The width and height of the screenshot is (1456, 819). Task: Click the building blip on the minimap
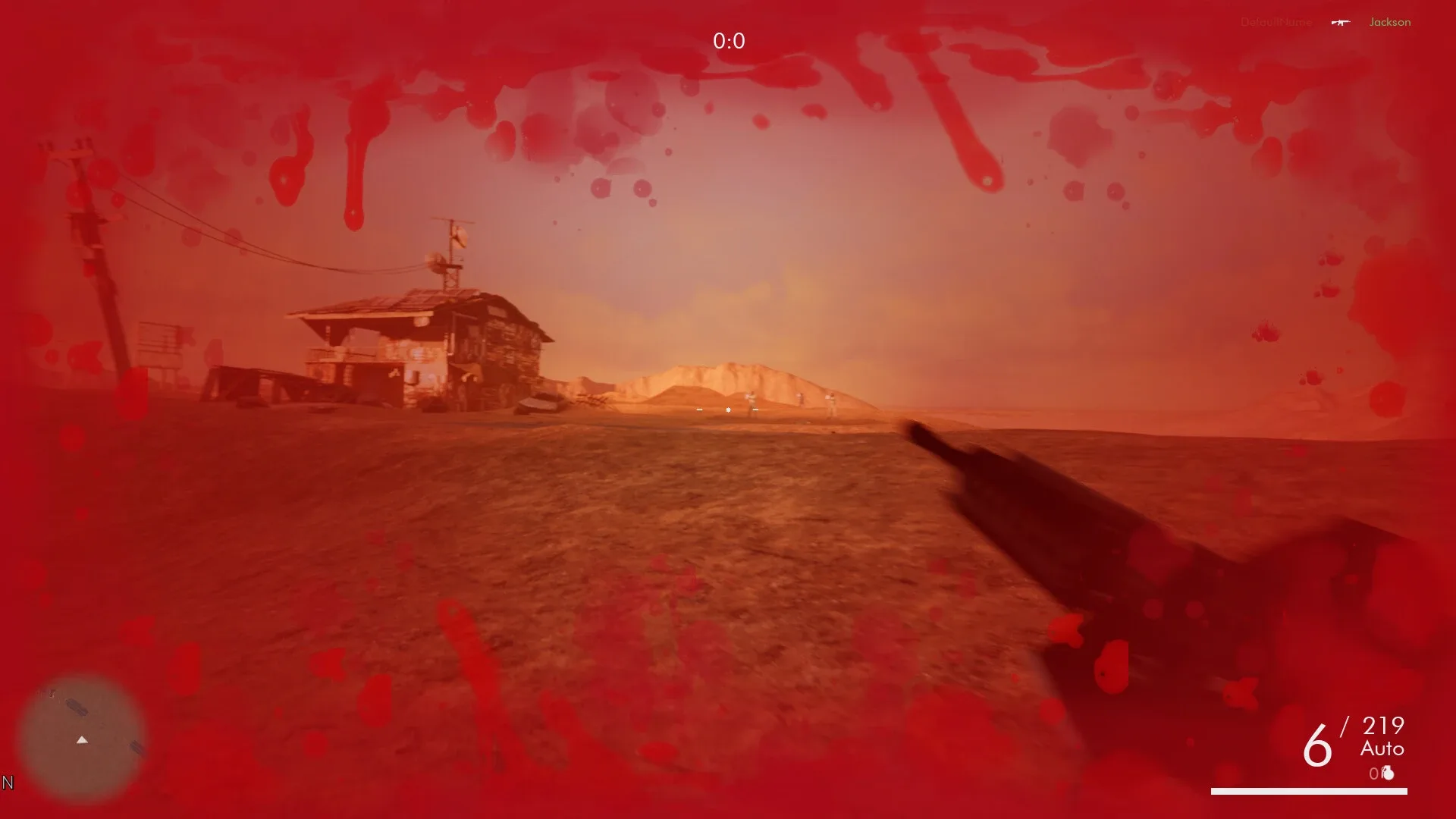pos(77,707)
